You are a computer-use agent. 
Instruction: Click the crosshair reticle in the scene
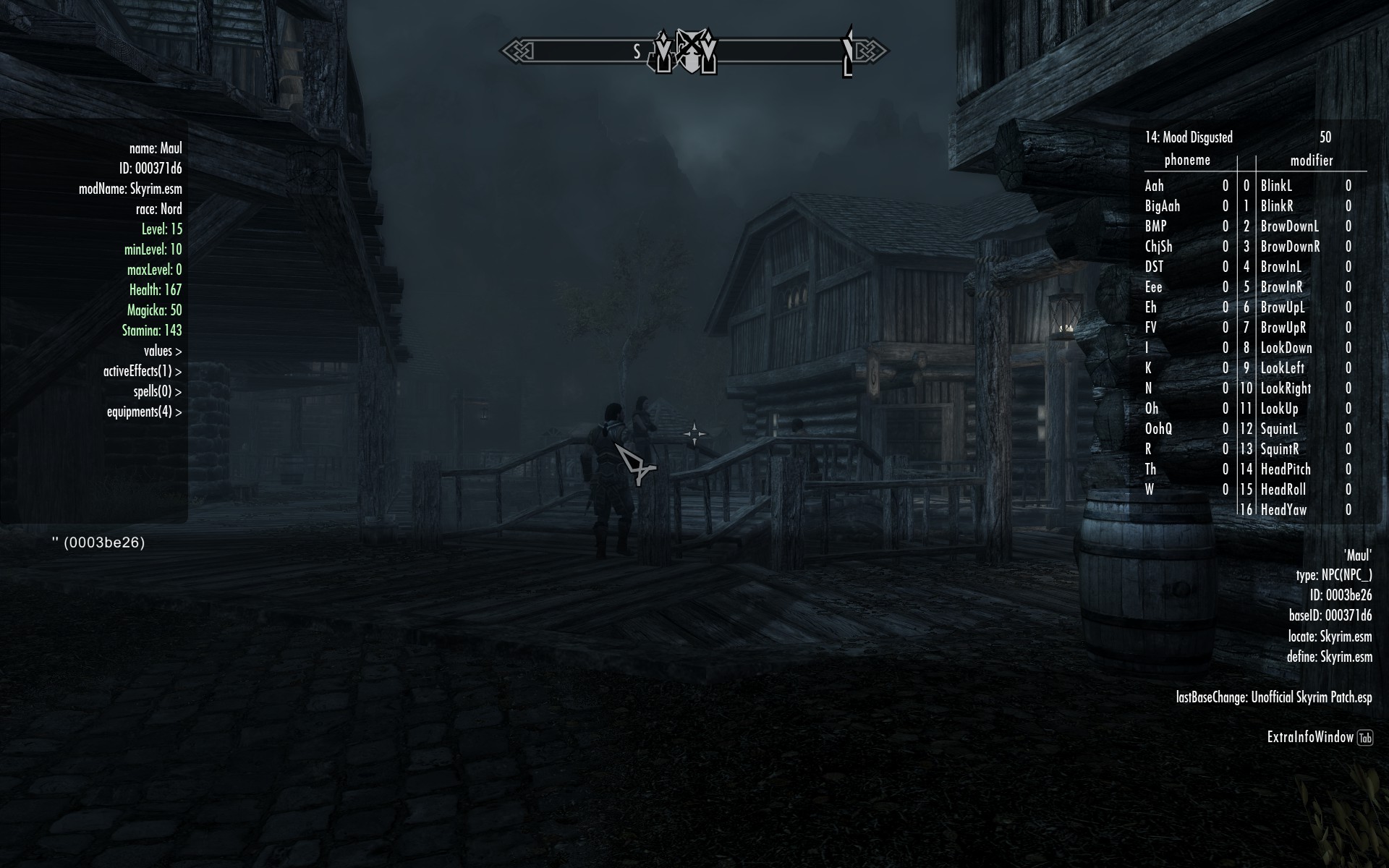[x=695, y=432]
